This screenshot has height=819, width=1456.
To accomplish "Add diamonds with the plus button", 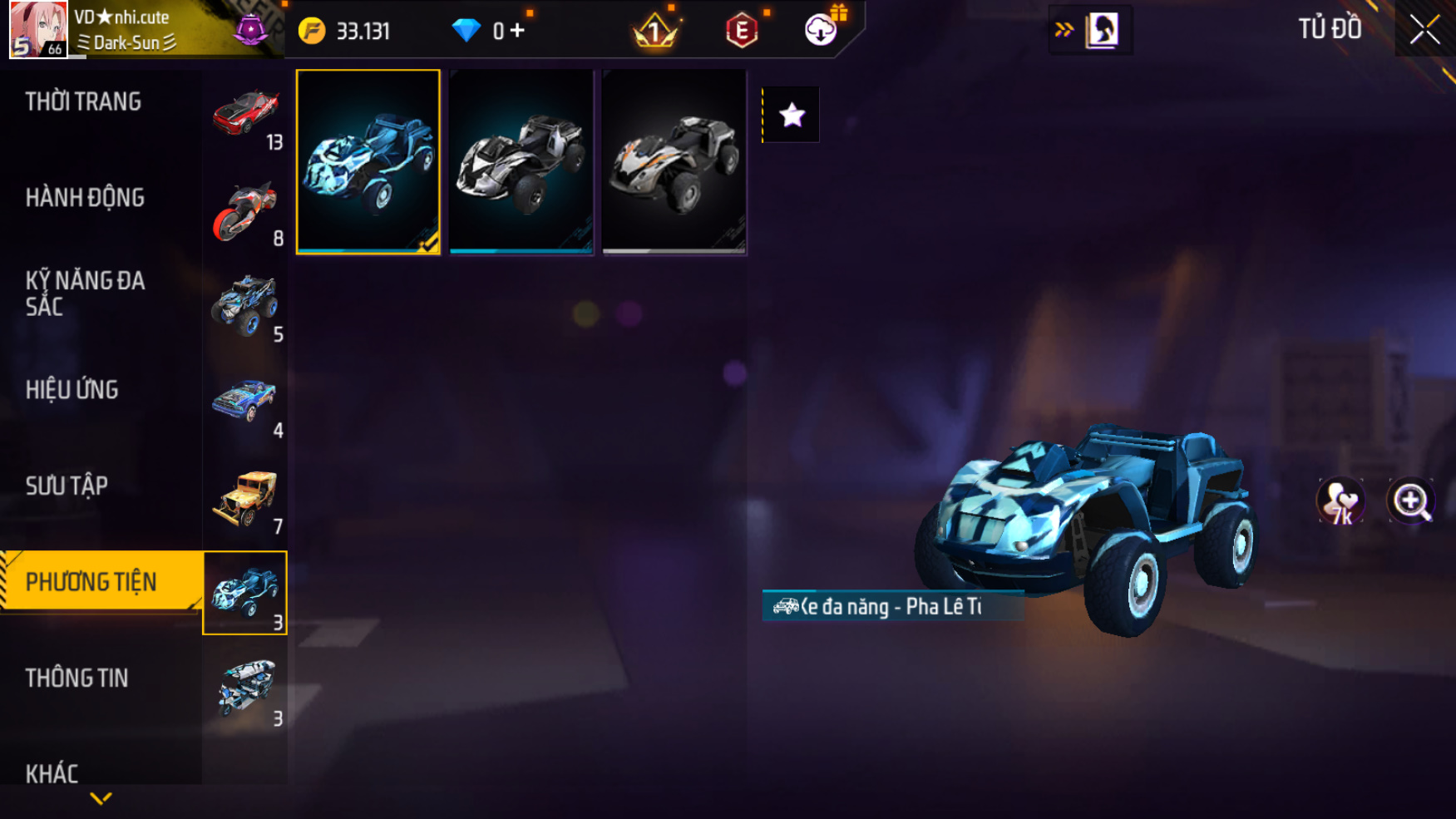I will 517,31.
